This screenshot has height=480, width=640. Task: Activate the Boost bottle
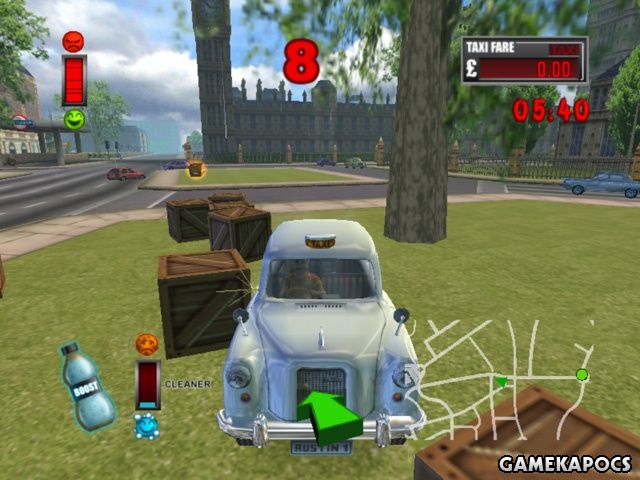pyautogui.click(x=87, y=386)
